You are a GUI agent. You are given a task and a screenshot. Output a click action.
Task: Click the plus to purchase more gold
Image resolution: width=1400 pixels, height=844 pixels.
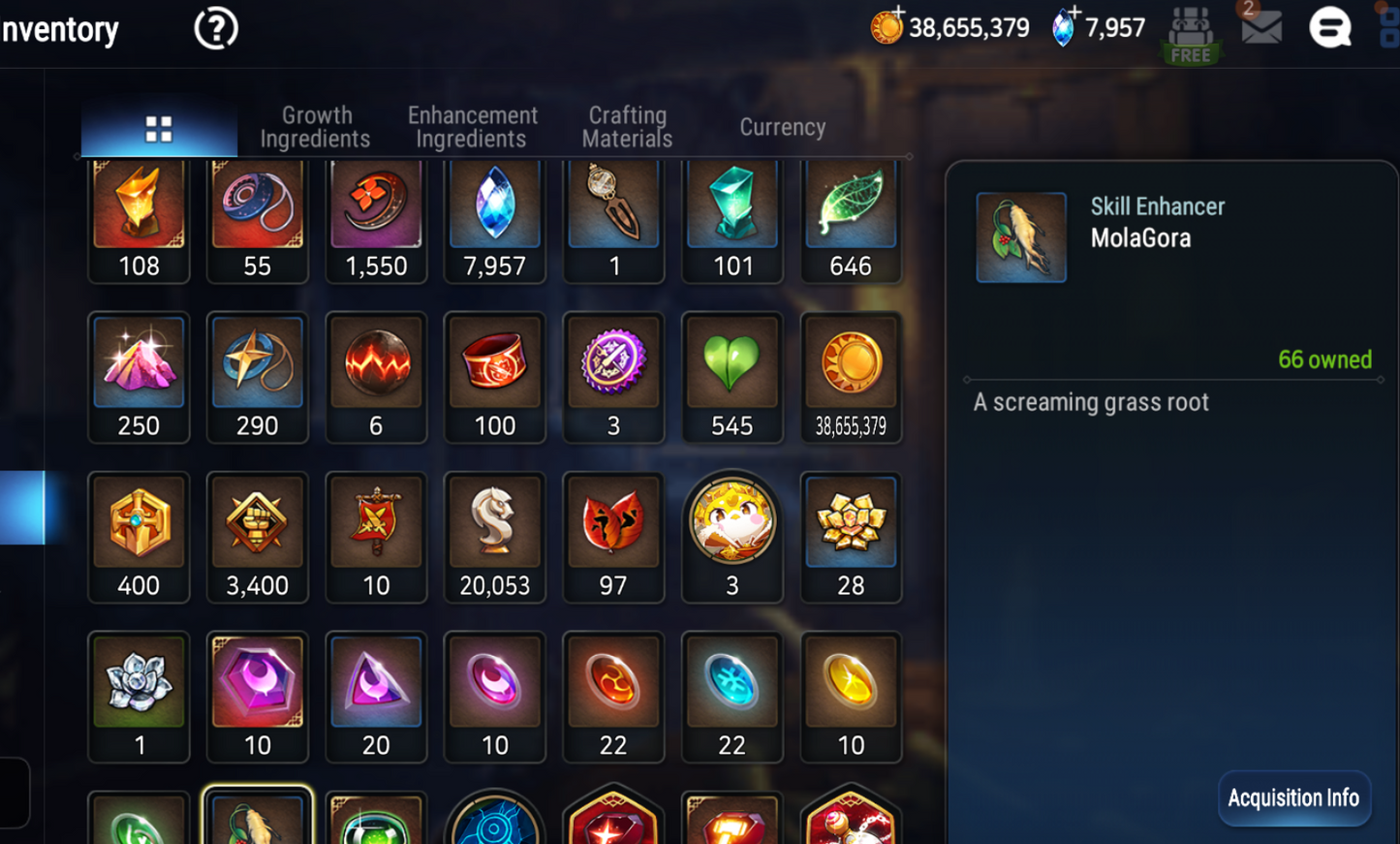(900, 15)
